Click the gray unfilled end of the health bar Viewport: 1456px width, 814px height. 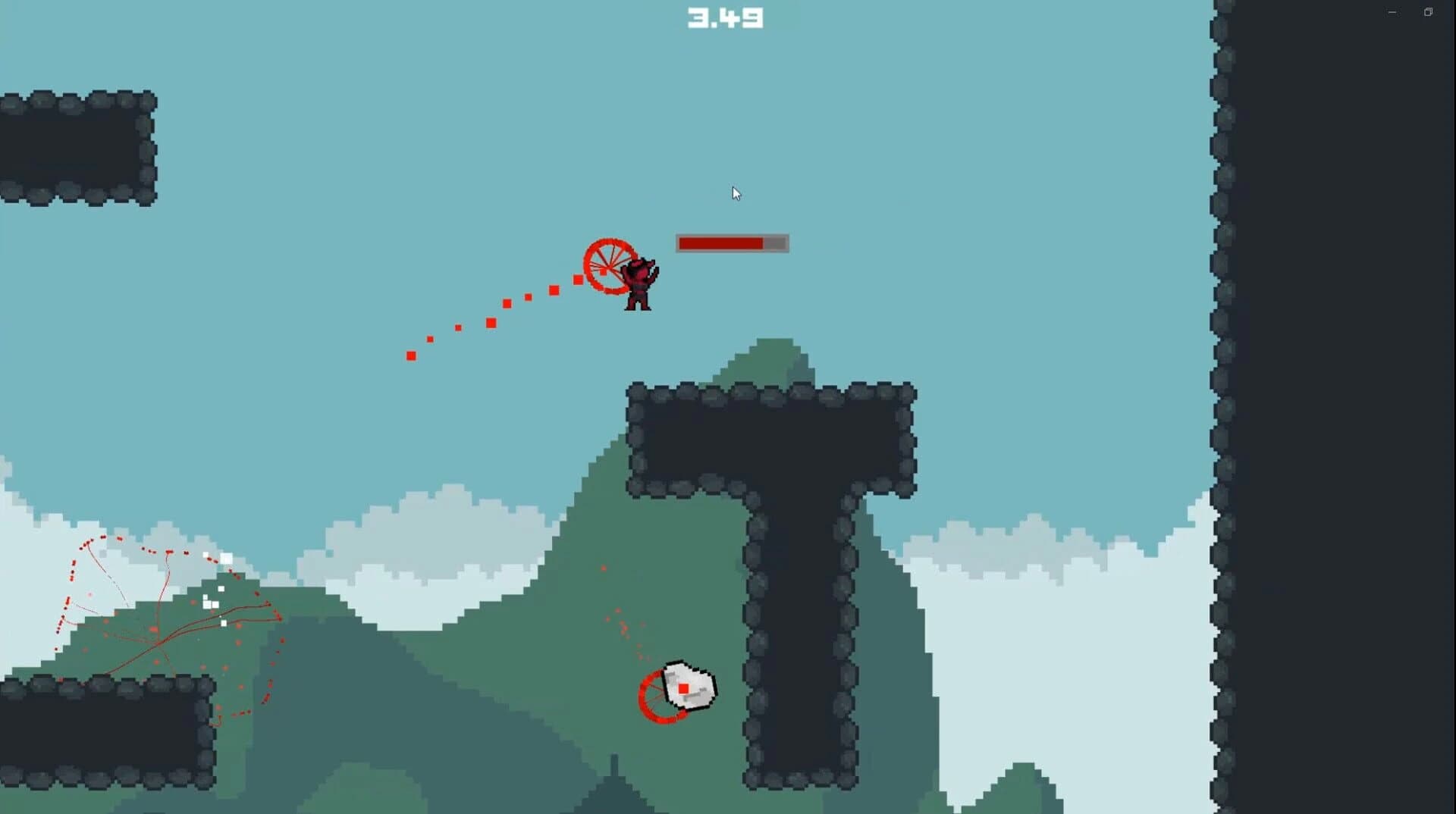(x=775, y=243)
